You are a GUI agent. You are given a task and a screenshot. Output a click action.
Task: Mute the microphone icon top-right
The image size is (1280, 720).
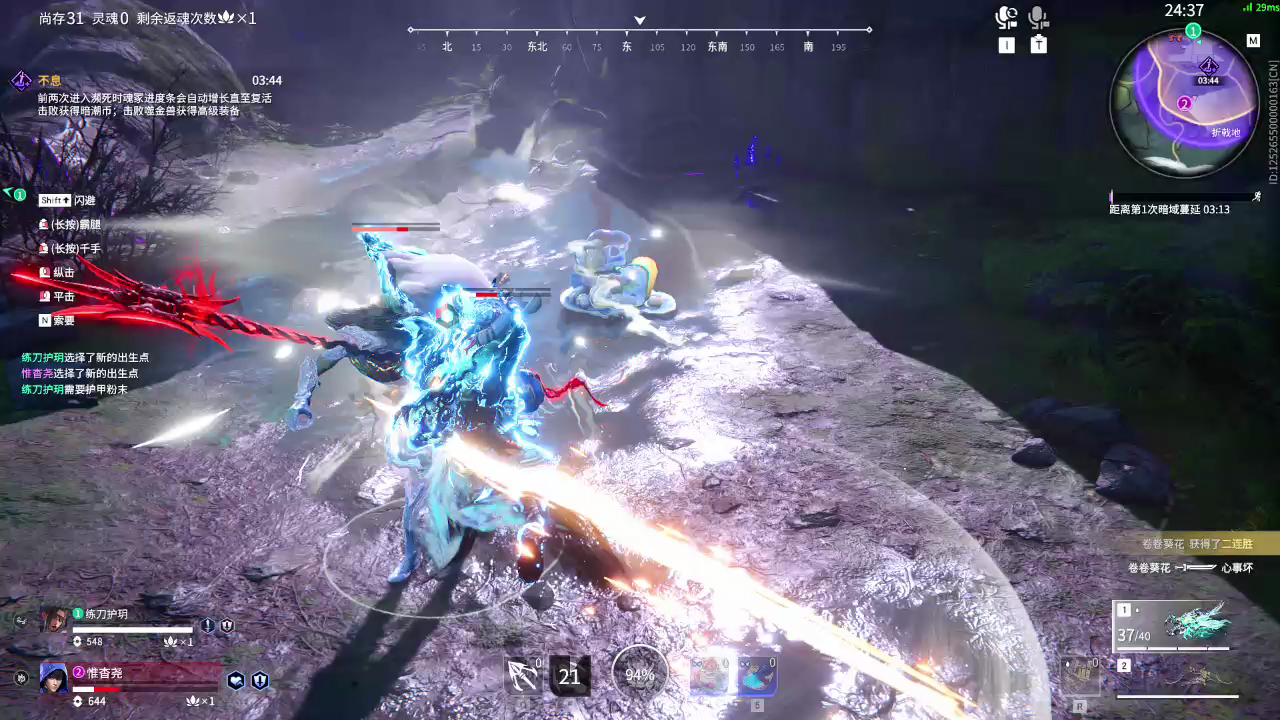(1038, 15)
